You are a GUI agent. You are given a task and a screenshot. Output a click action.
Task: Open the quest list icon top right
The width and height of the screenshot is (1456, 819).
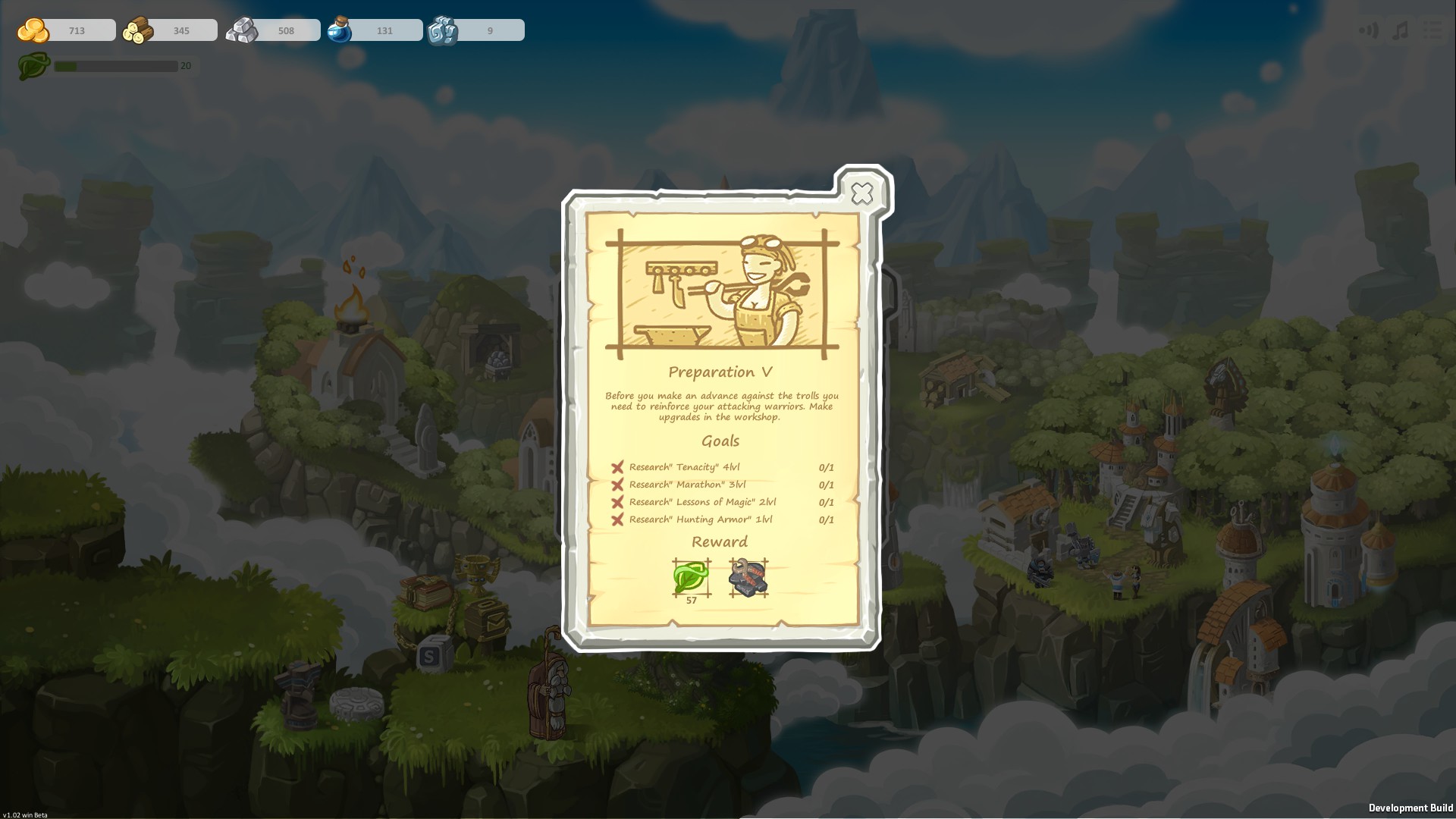click(1432, 30)
